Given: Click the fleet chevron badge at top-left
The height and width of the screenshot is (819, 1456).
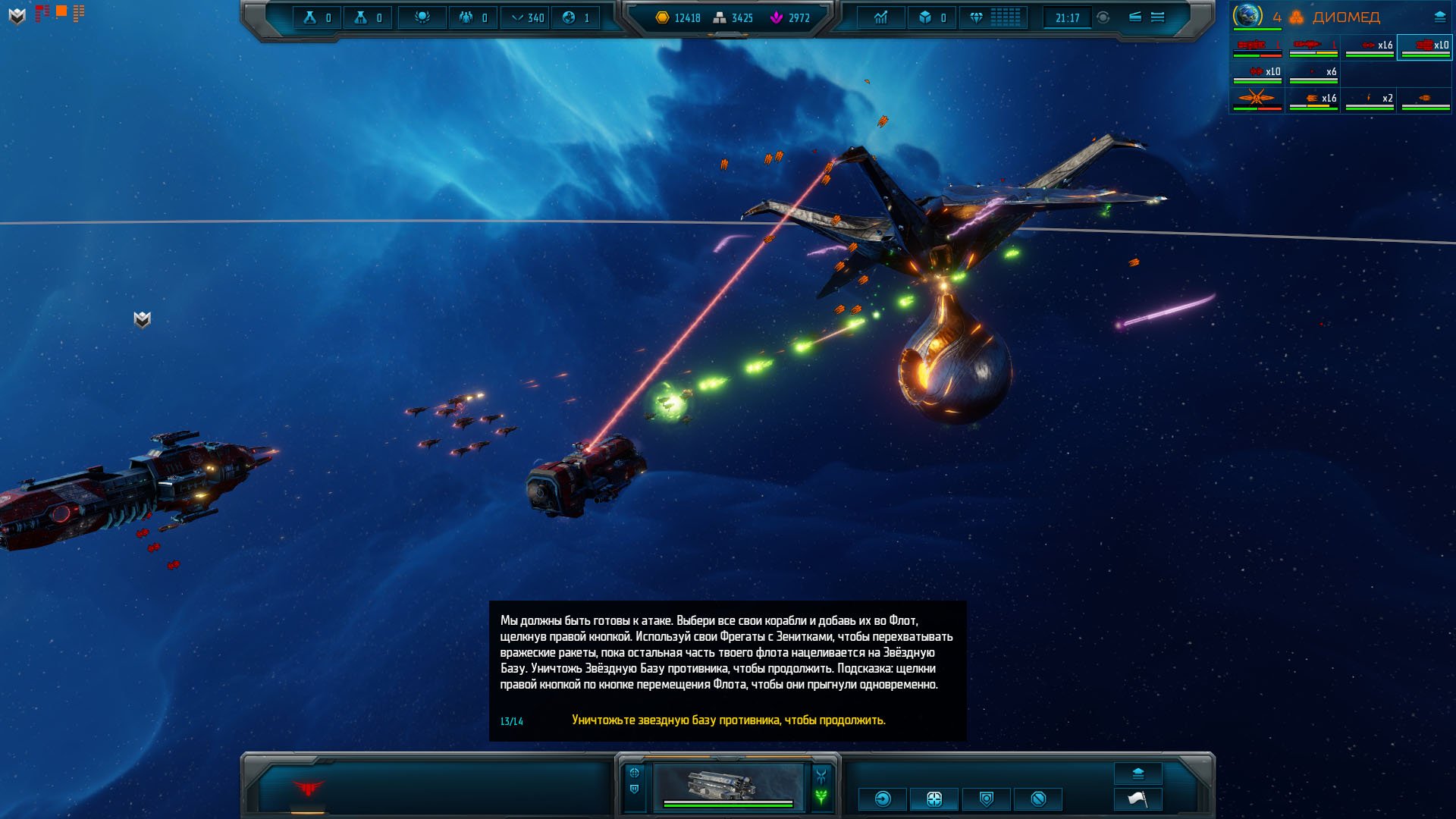Looking at the screenshot, I should pyautogui.click(x=17, y=15).
